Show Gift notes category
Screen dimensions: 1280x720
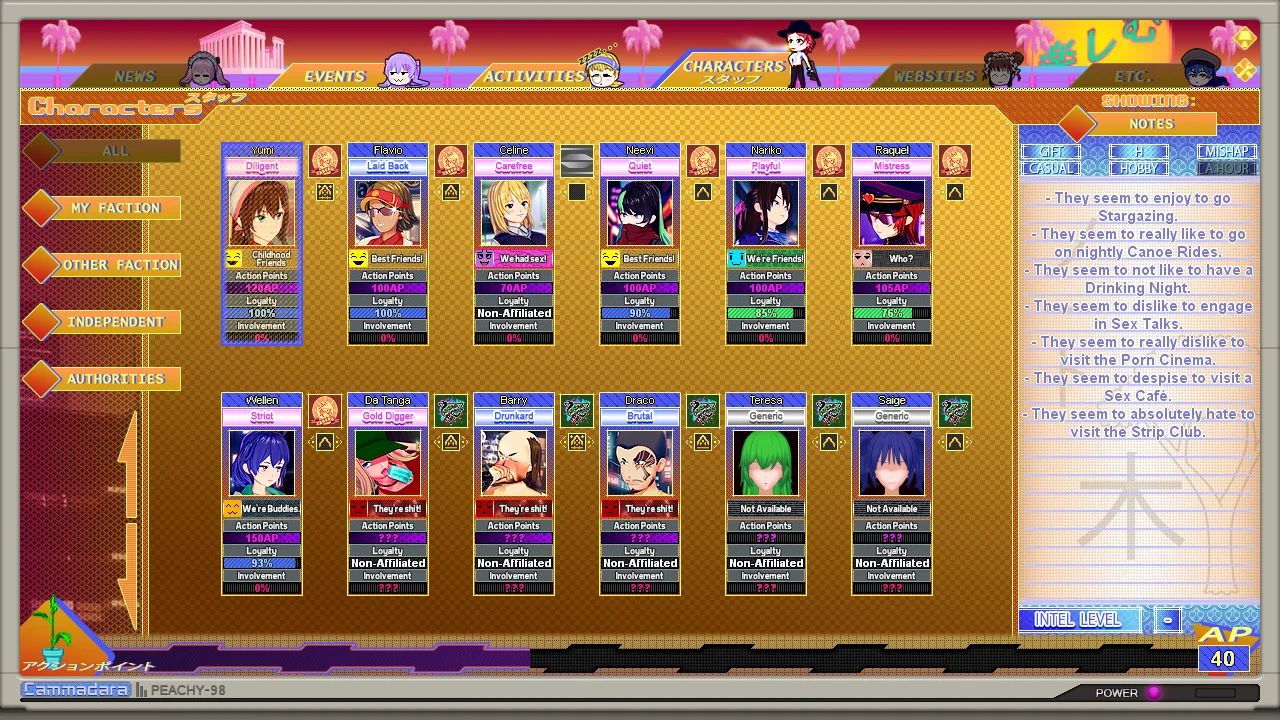coord(1050,152)
